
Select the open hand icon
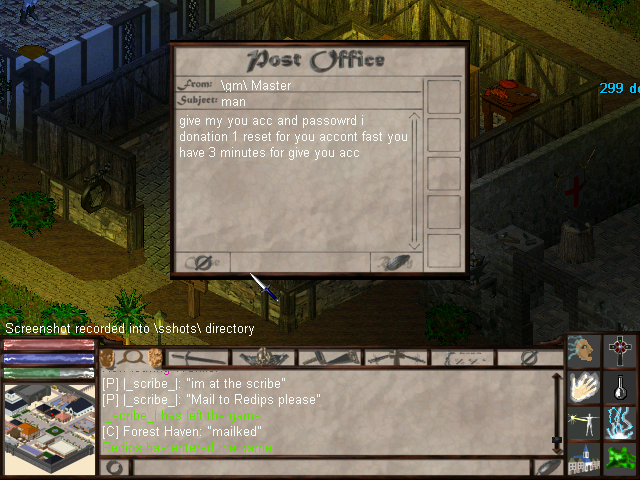click(x=583, y=388)
